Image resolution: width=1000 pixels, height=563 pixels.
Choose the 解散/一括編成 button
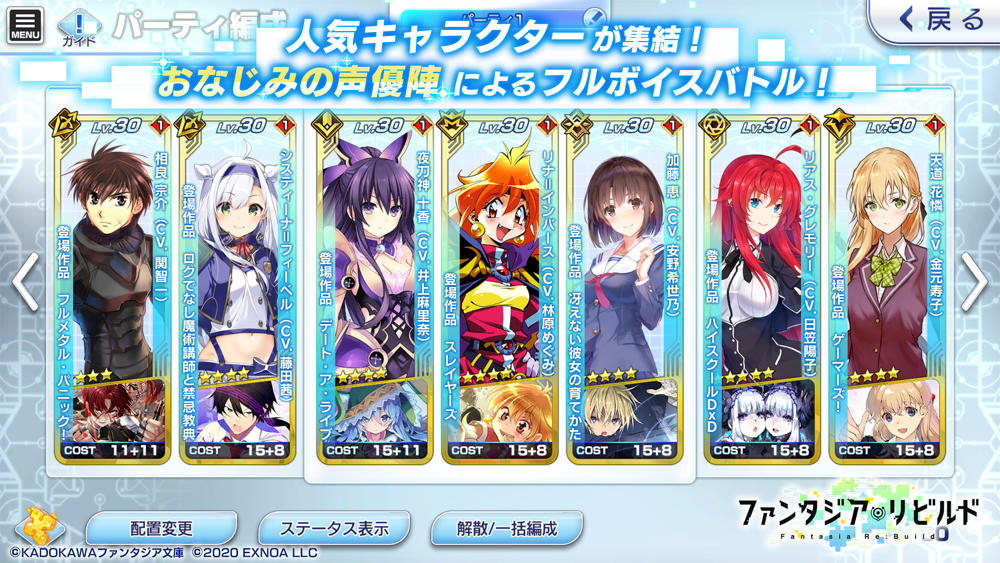point(506,528)
